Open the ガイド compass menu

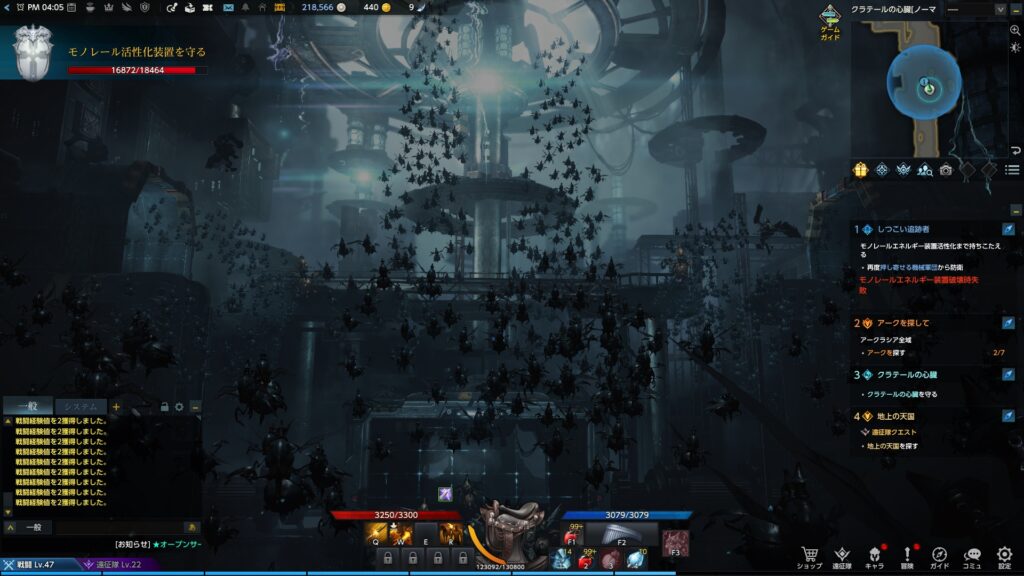click(x=940, y=555)
